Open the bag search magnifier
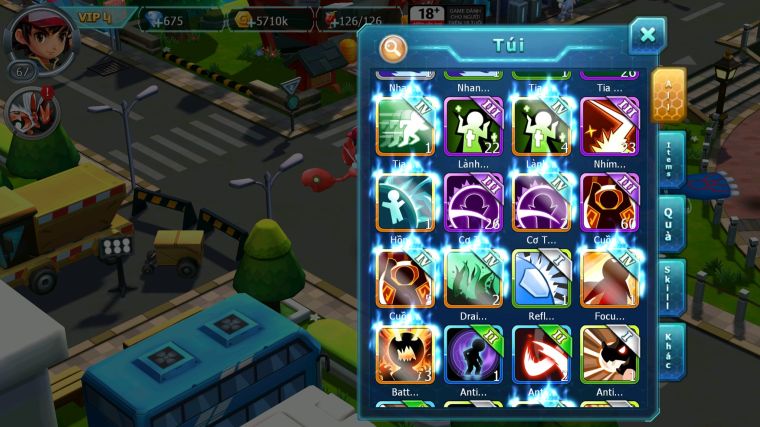Viewport: 760px width, 427px height. pos(393,48)
